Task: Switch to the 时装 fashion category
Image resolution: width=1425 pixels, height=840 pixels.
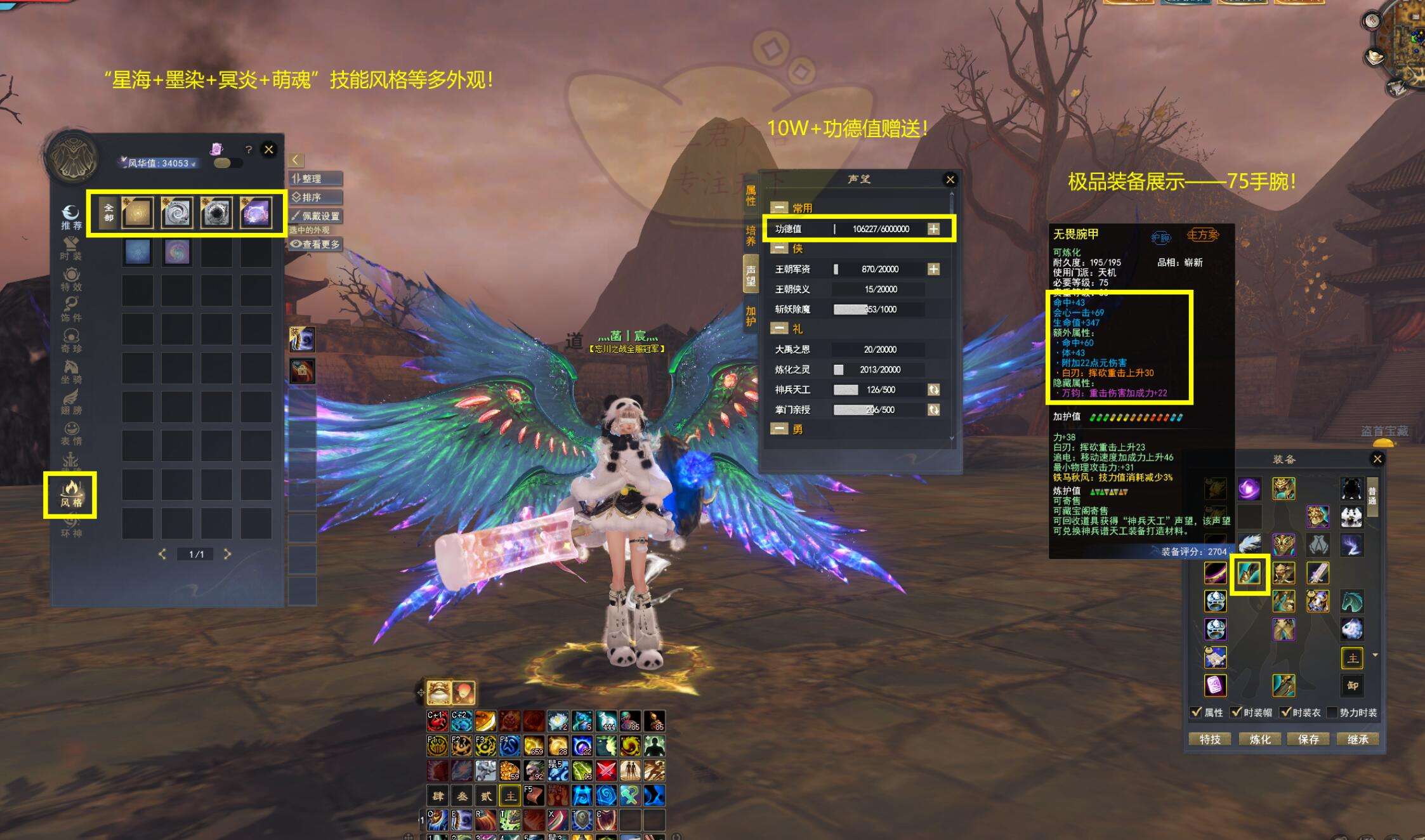Action: pyautogui.click(x=70, y=247)
